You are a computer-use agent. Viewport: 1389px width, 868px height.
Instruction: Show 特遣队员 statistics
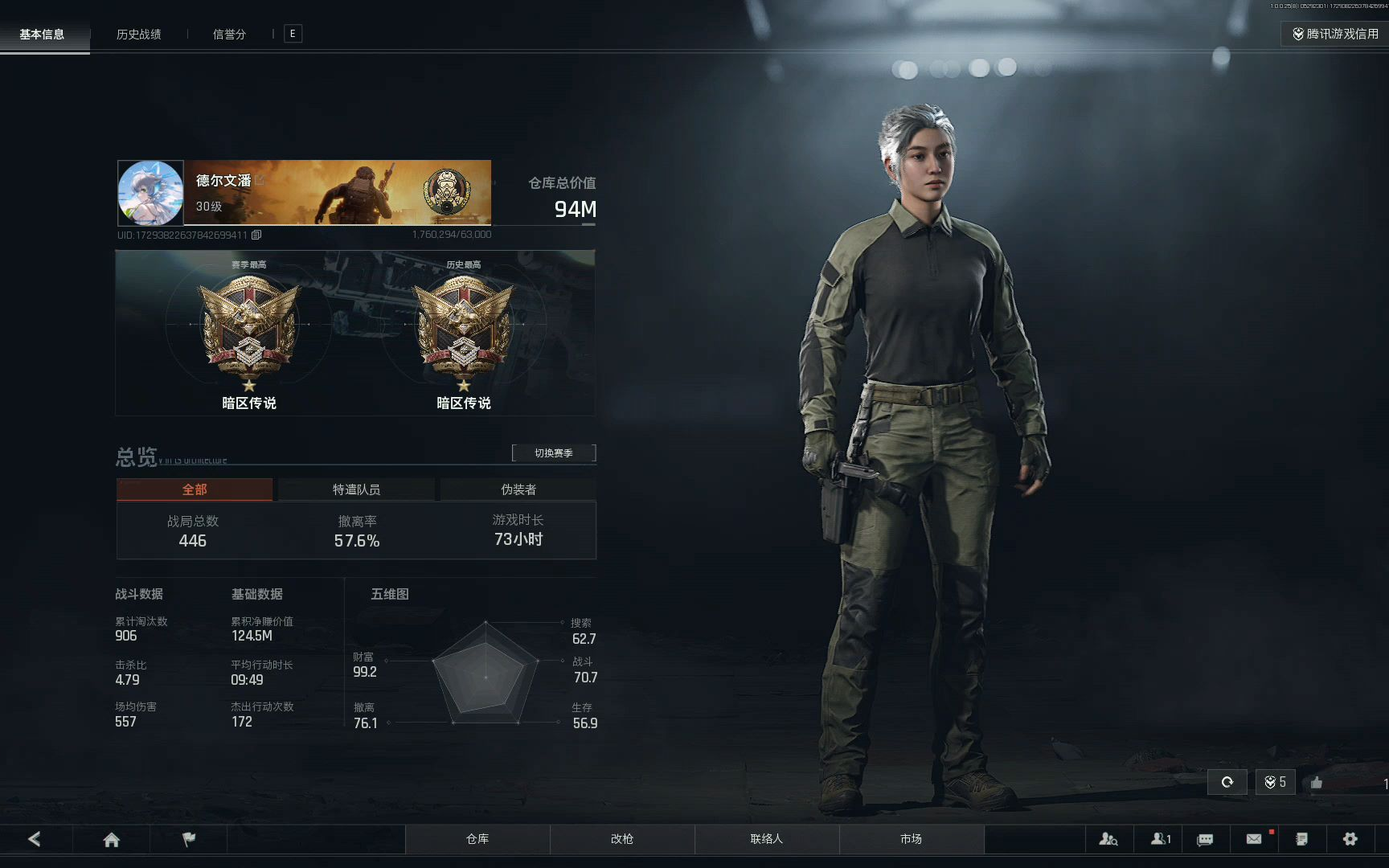click(x=356, y=489)
